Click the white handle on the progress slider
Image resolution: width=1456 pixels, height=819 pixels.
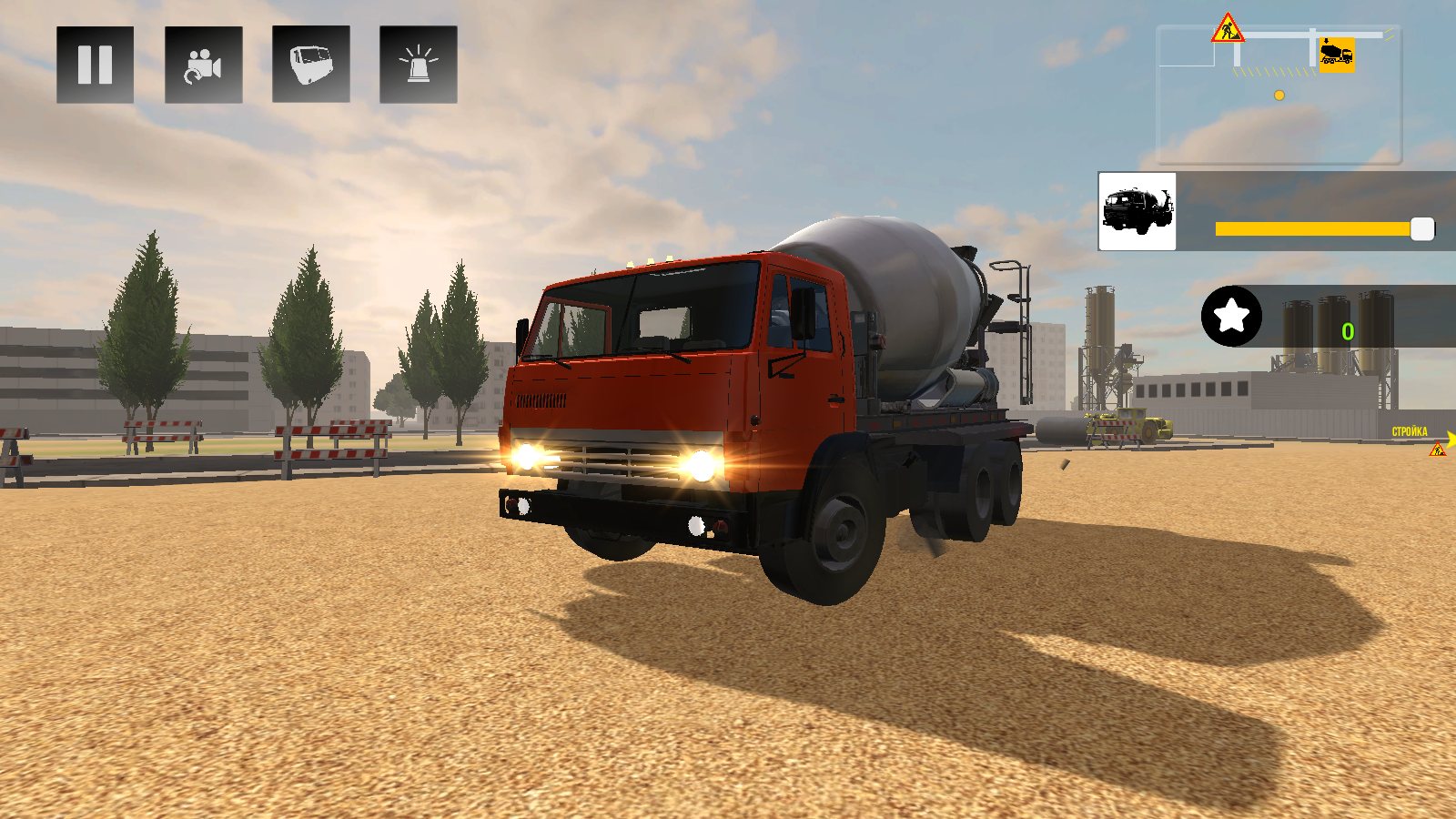(1421, 229)
